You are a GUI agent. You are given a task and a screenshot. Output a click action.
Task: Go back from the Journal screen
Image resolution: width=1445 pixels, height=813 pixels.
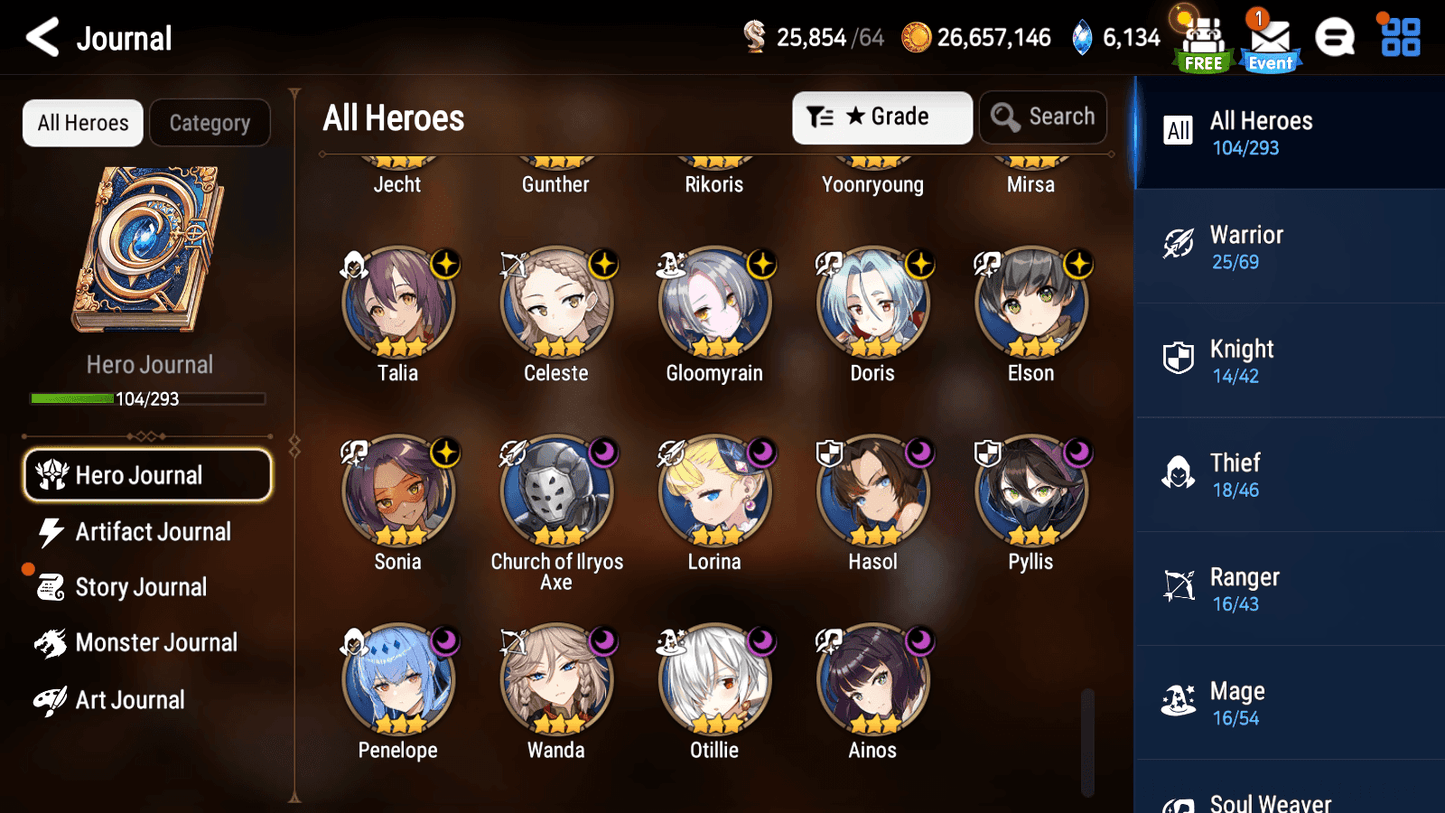point(42,39)
